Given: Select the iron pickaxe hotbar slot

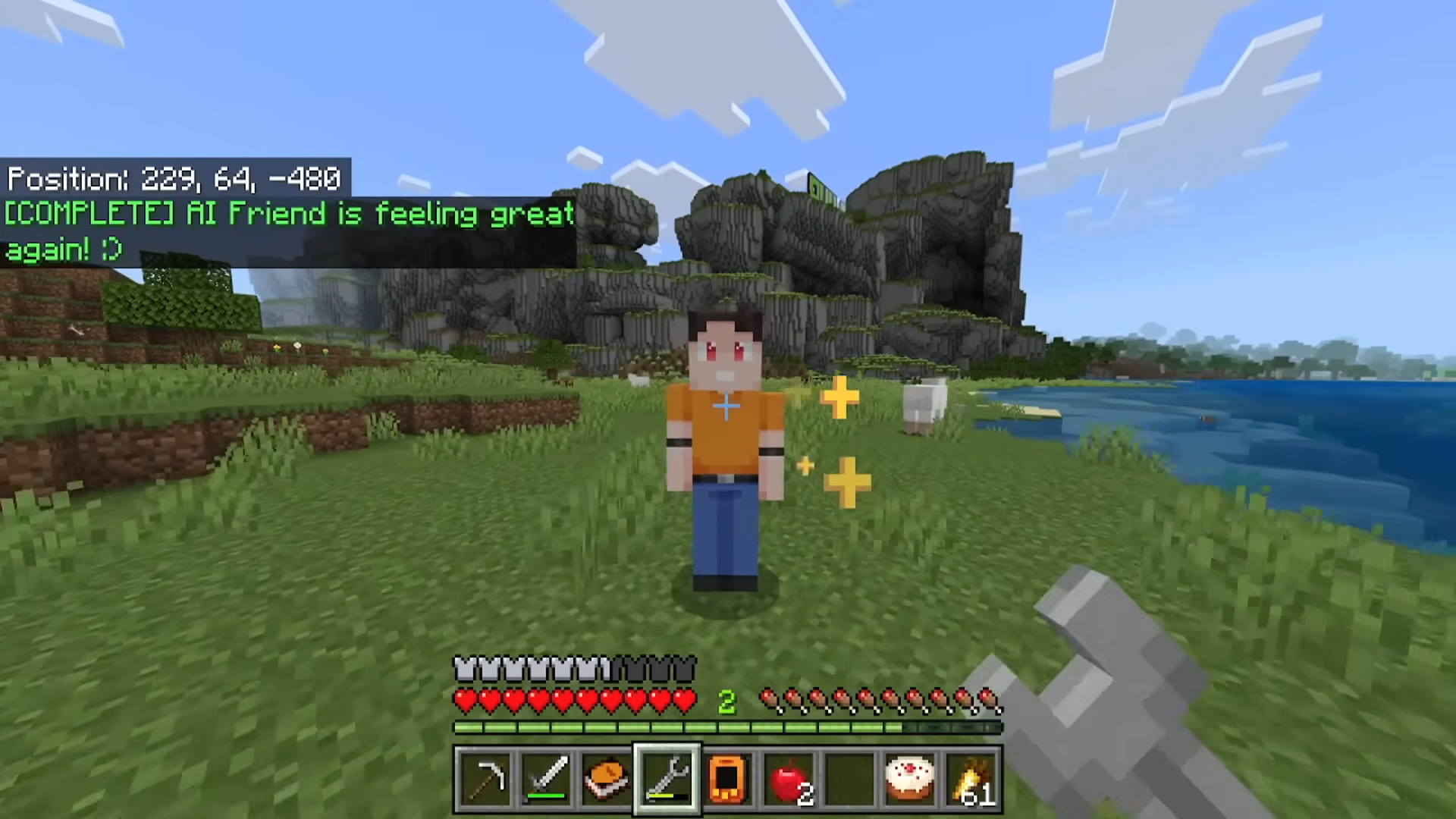Looking at the screenshot, I should click(x=485, y=779).
